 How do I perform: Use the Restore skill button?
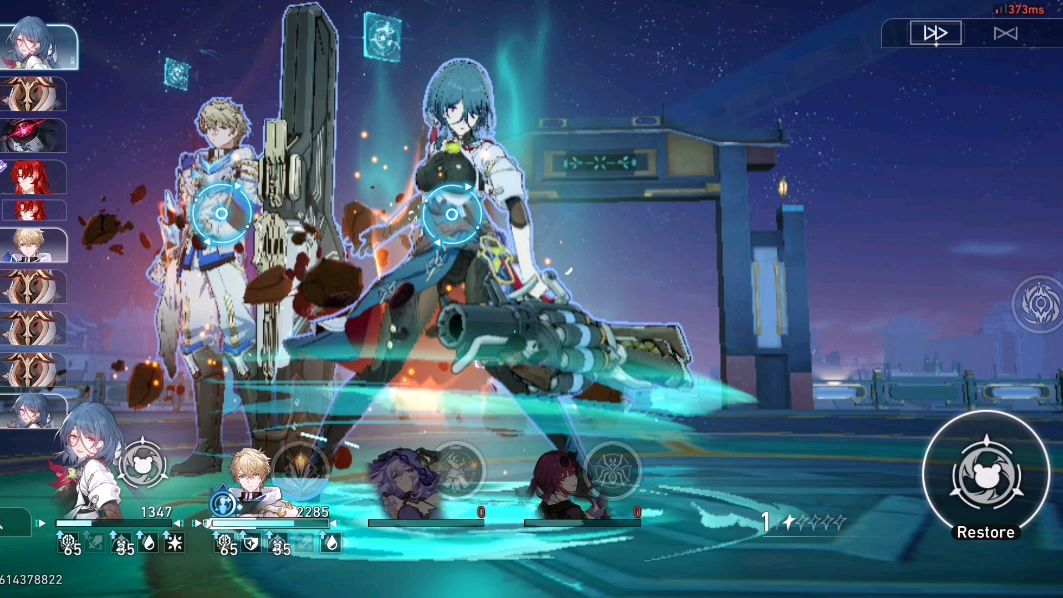985,475
